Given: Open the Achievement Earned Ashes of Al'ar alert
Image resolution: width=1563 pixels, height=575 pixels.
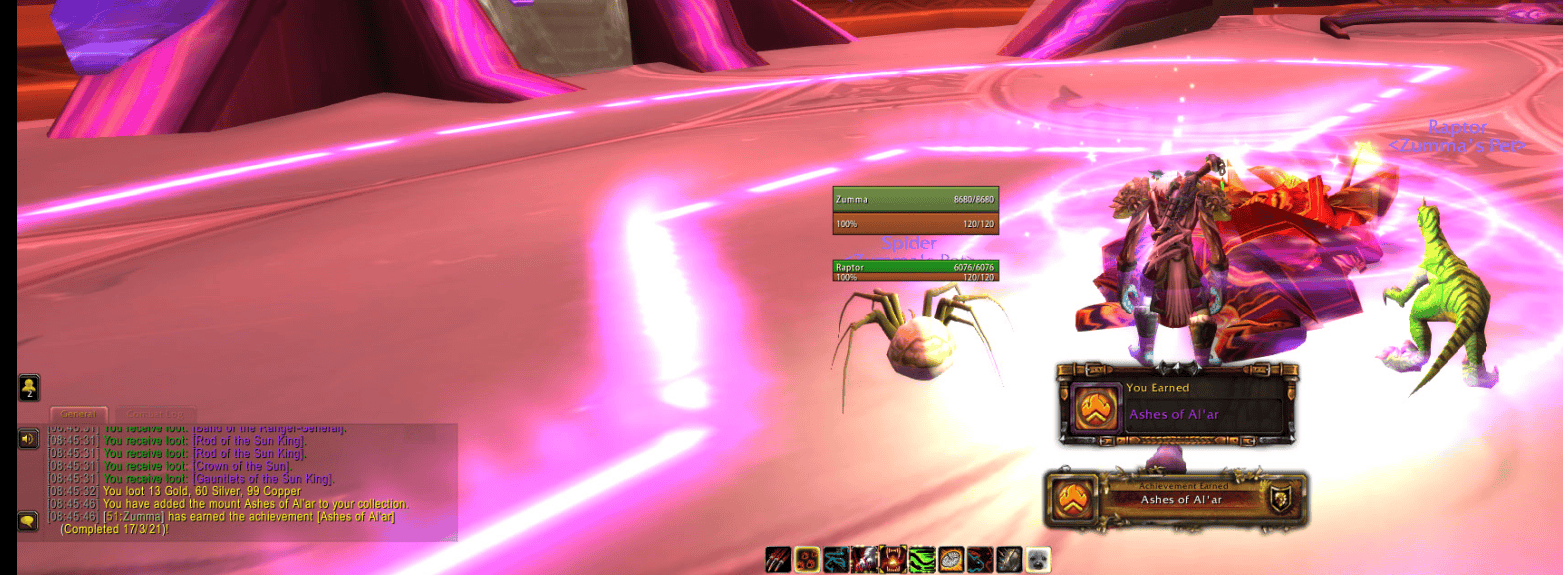Looking at the screenshot, I should 1176,500.
